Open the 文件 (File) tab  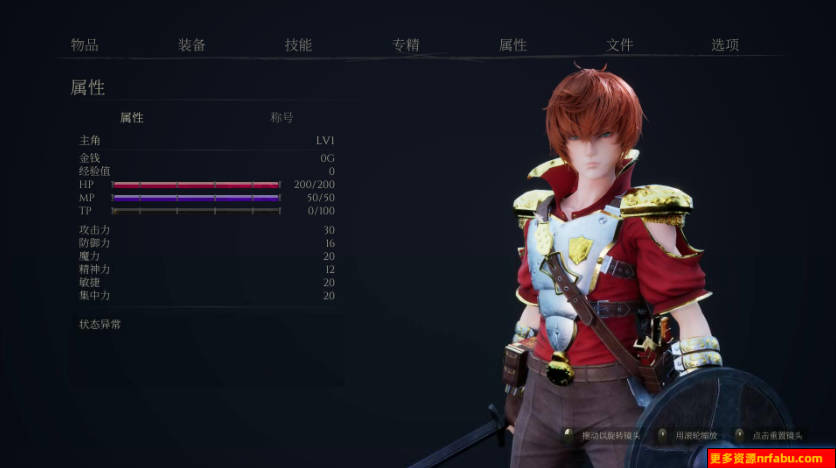tap(619, 45)
